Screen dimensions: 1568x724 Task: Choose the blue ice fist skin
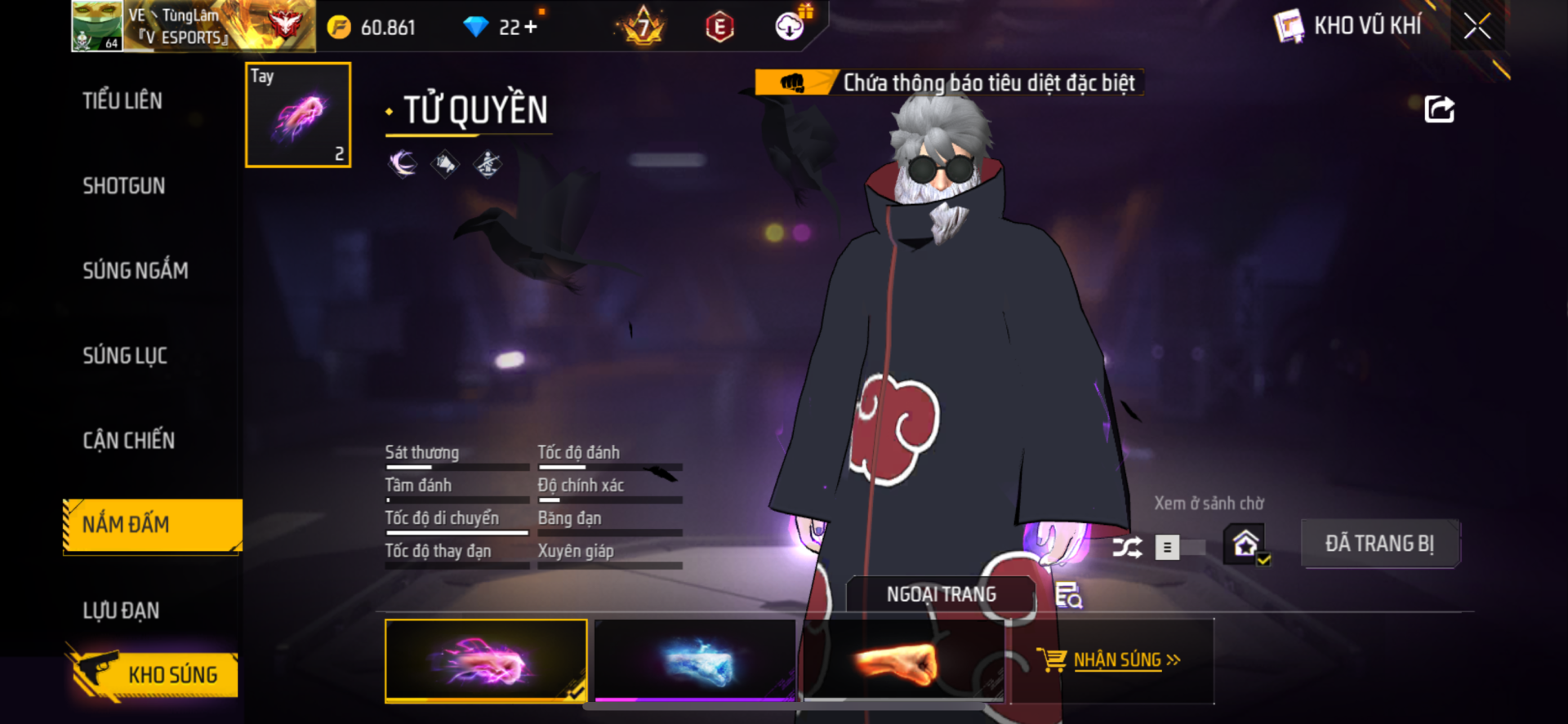tap(695, 660)
